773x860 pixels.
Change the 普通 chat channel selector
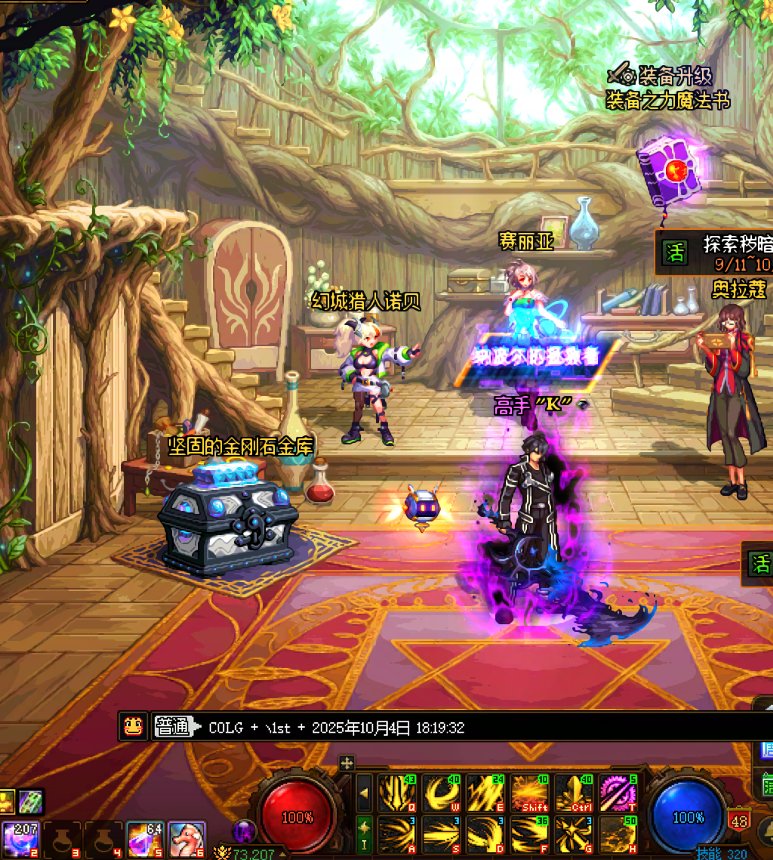[x=173, y=727]
